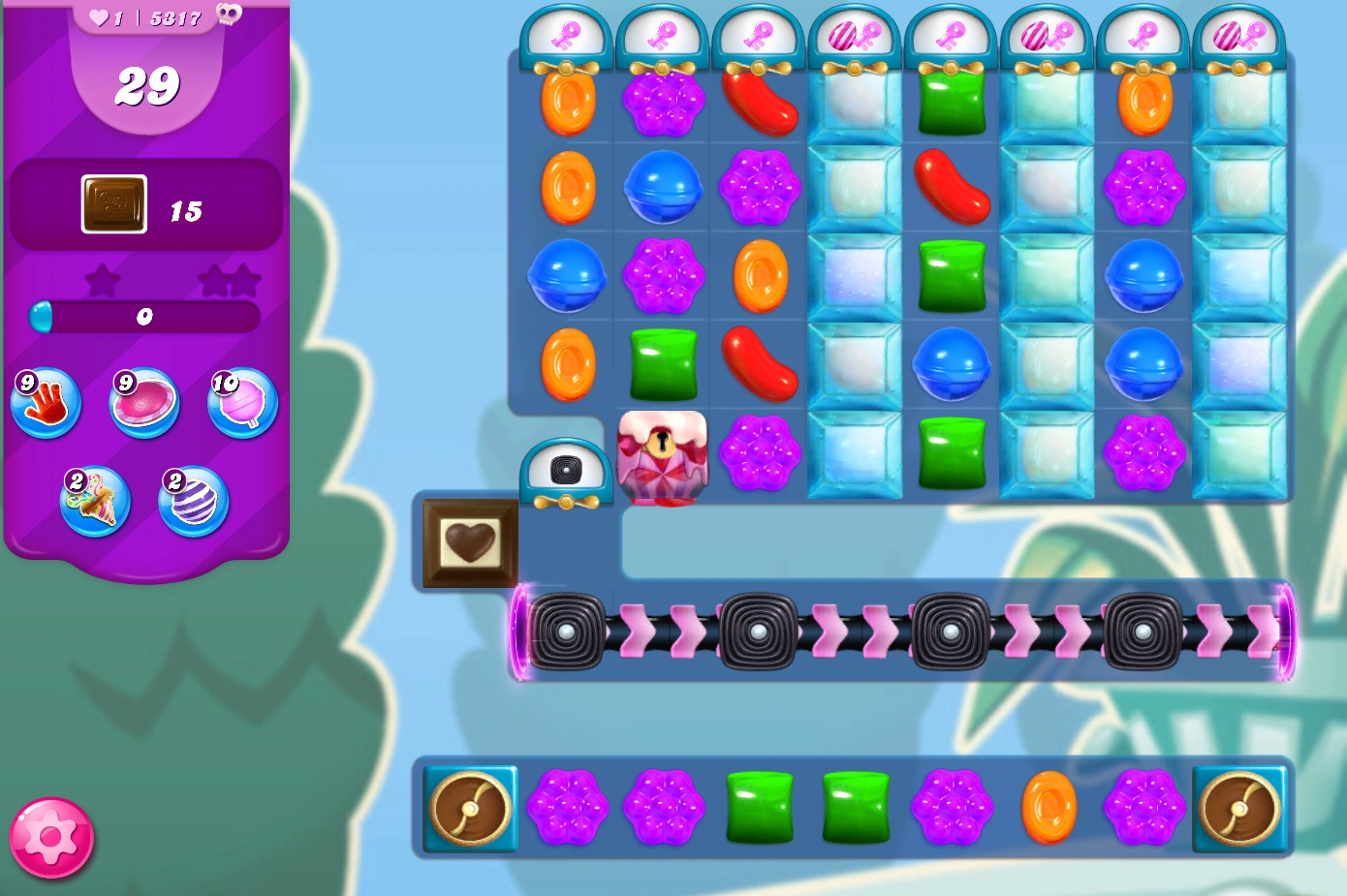The image size is (1347, 896).
Task: Tap the locked candy piece
Action: click(663, 456)
